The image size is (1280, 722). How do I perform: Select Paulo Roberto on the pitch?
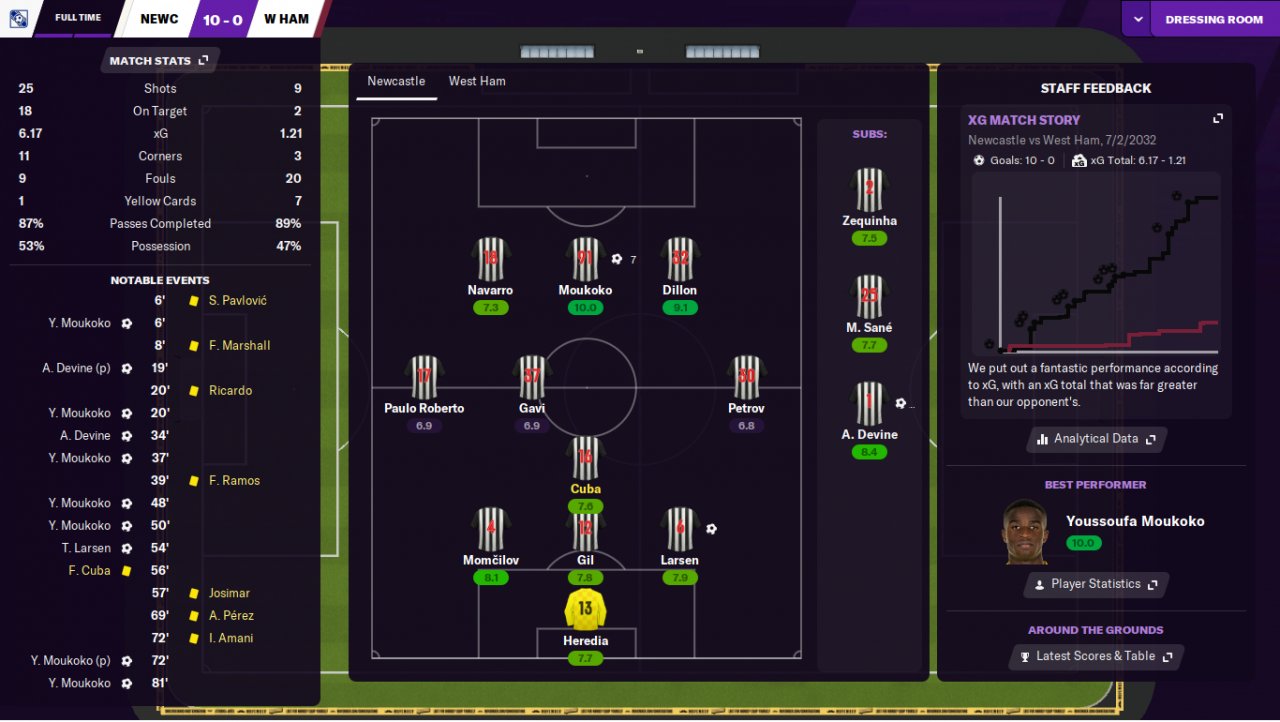click(x=424, y=377)
